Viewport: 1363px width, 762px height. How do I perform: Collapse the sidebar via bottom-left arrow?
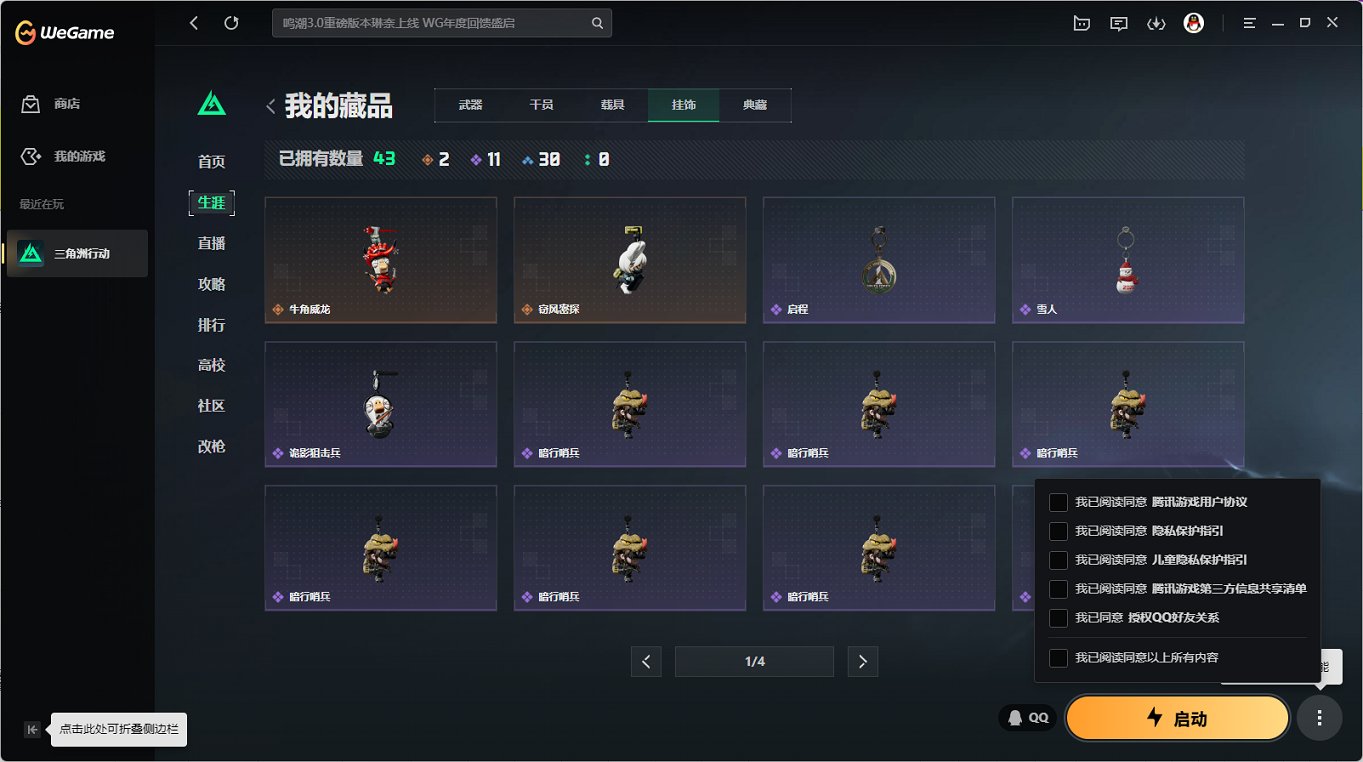(x=32, y=730)
